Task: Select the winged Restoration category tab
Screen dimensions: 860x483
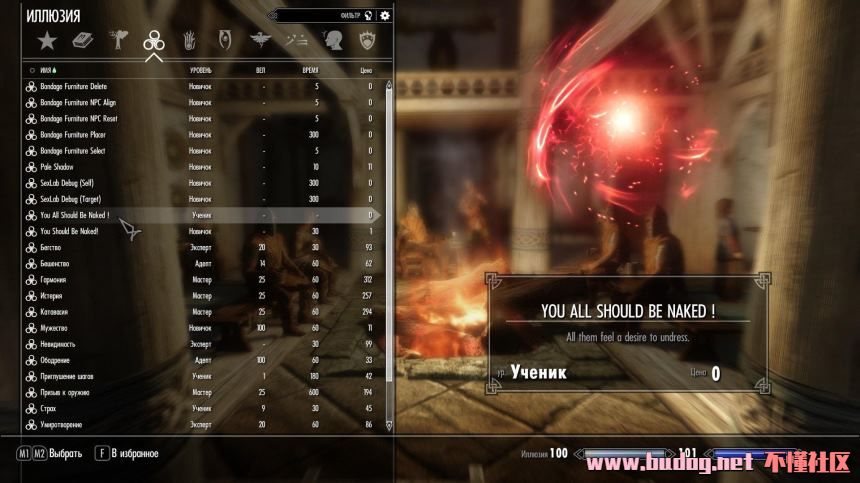Action: 260,41
